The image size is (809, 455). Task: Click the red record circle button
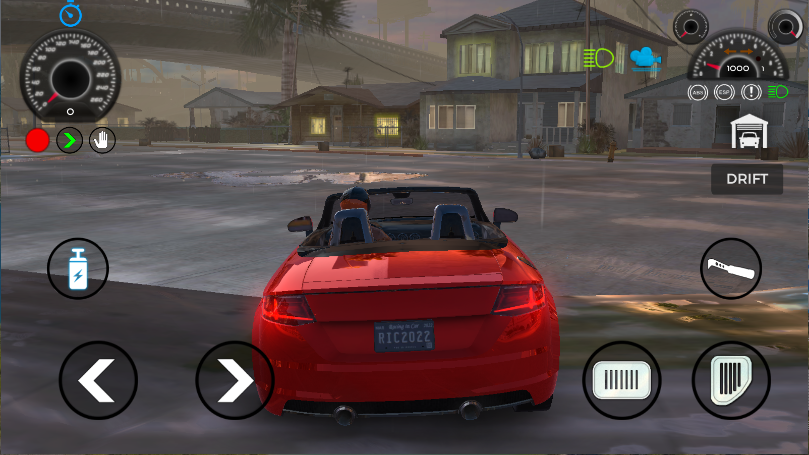[38, 140]
